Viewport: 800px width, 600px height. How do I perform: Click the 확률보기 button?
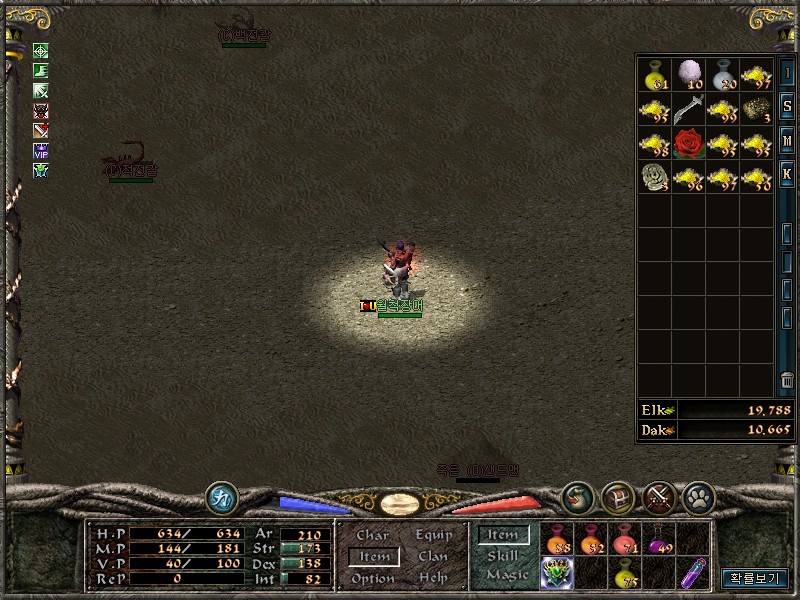[755, 578]
